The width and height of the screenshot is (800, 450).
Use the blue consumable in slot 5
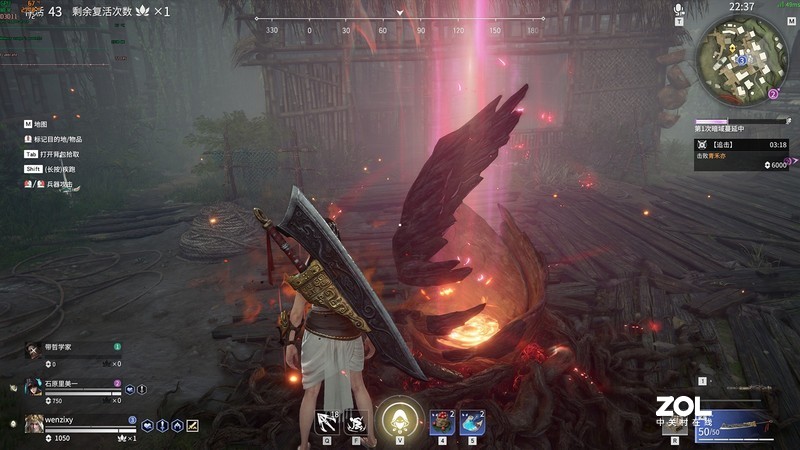pyautogui.click(x=472, y=422)
